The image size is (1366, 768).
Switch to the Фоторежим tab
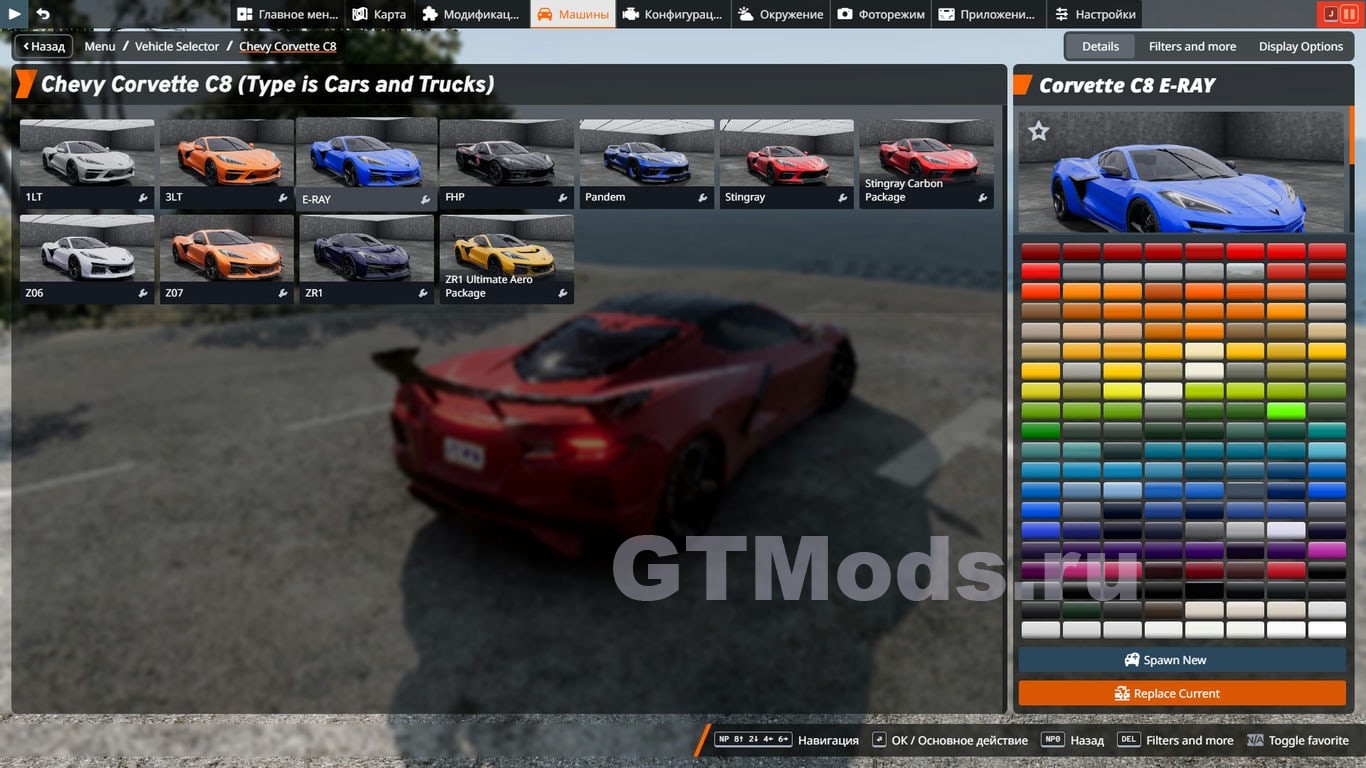tap(881, 14)
